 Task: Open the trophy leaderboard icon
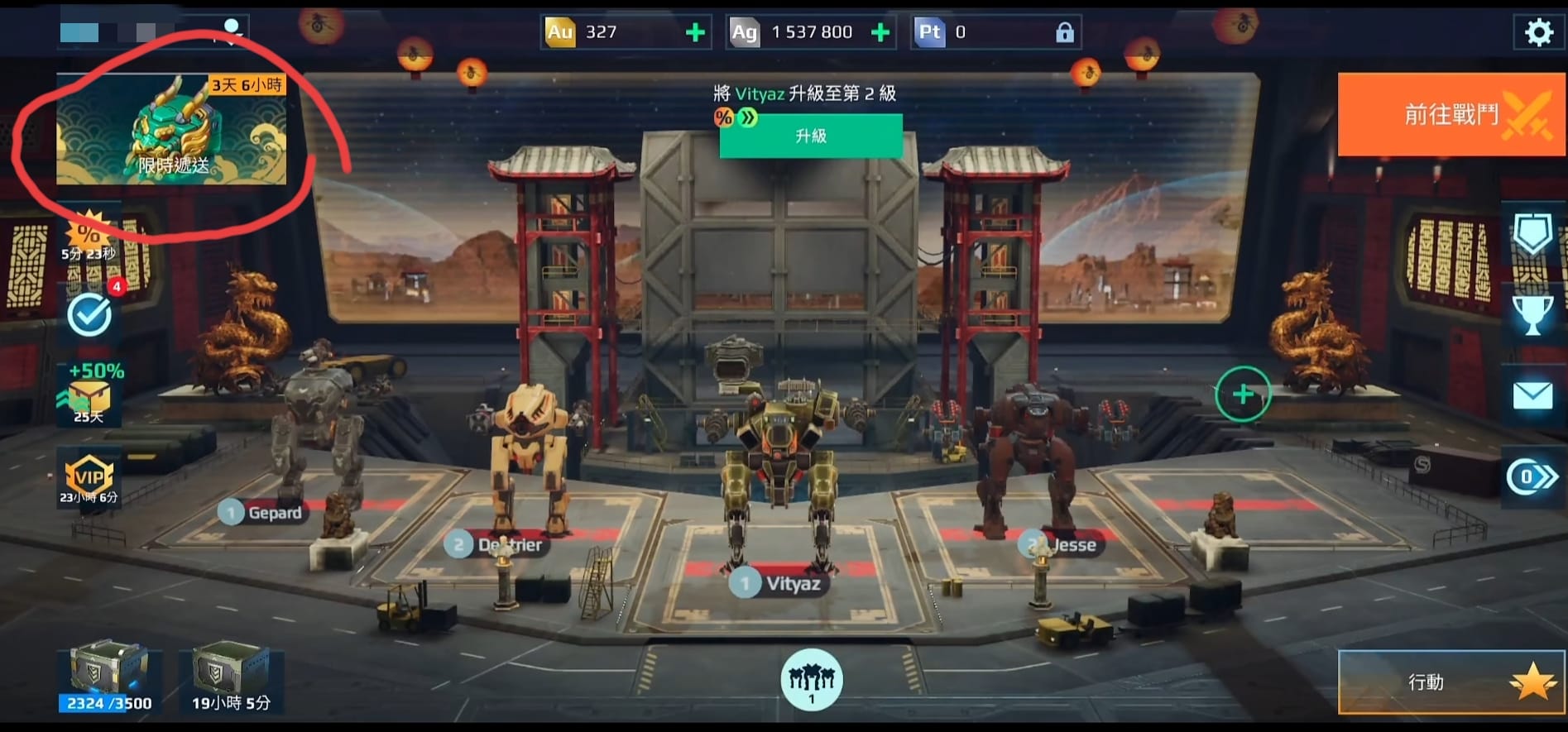point(1532,314)
